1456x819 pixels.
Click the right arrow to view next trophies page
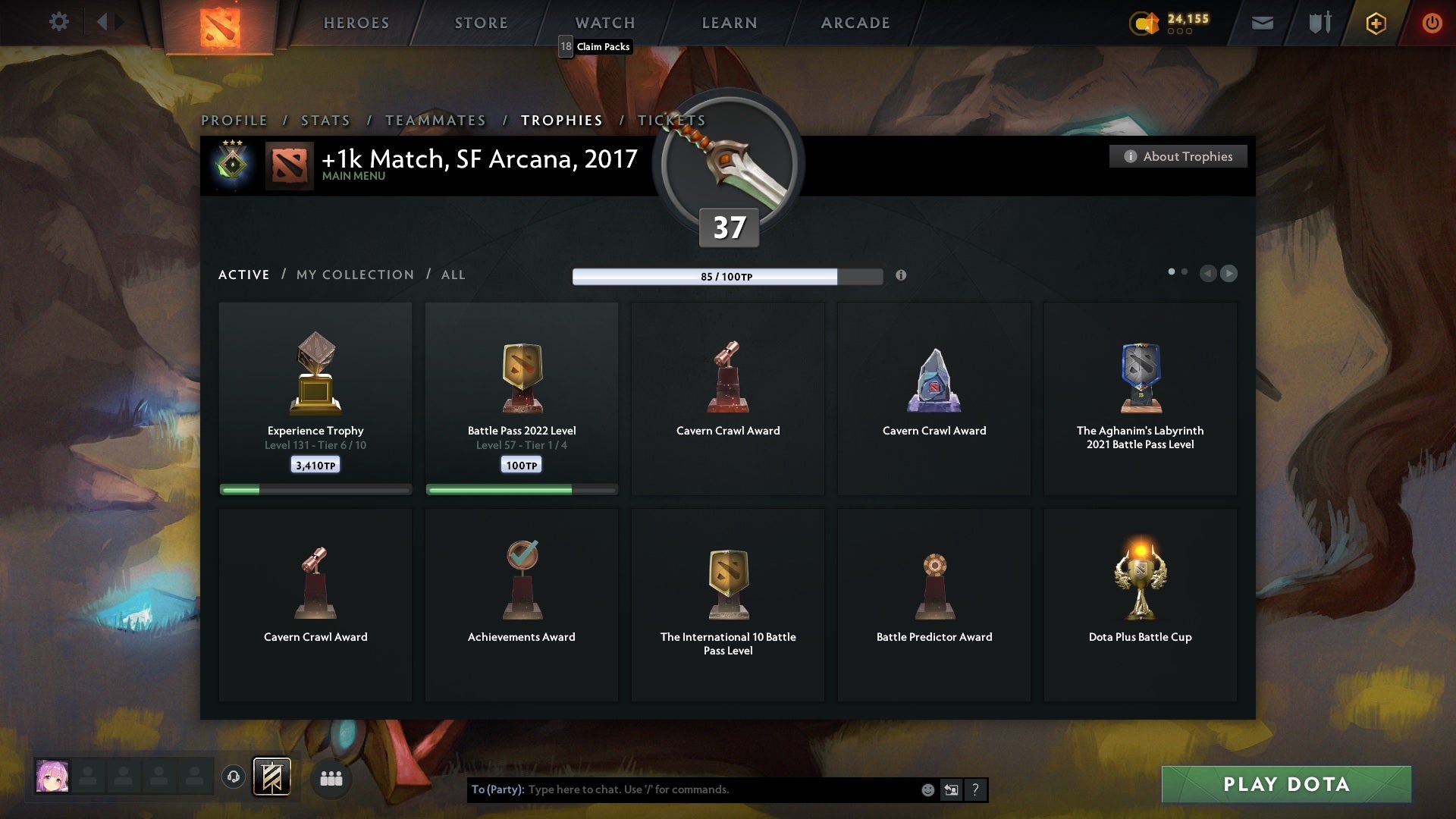[1229, 274]
